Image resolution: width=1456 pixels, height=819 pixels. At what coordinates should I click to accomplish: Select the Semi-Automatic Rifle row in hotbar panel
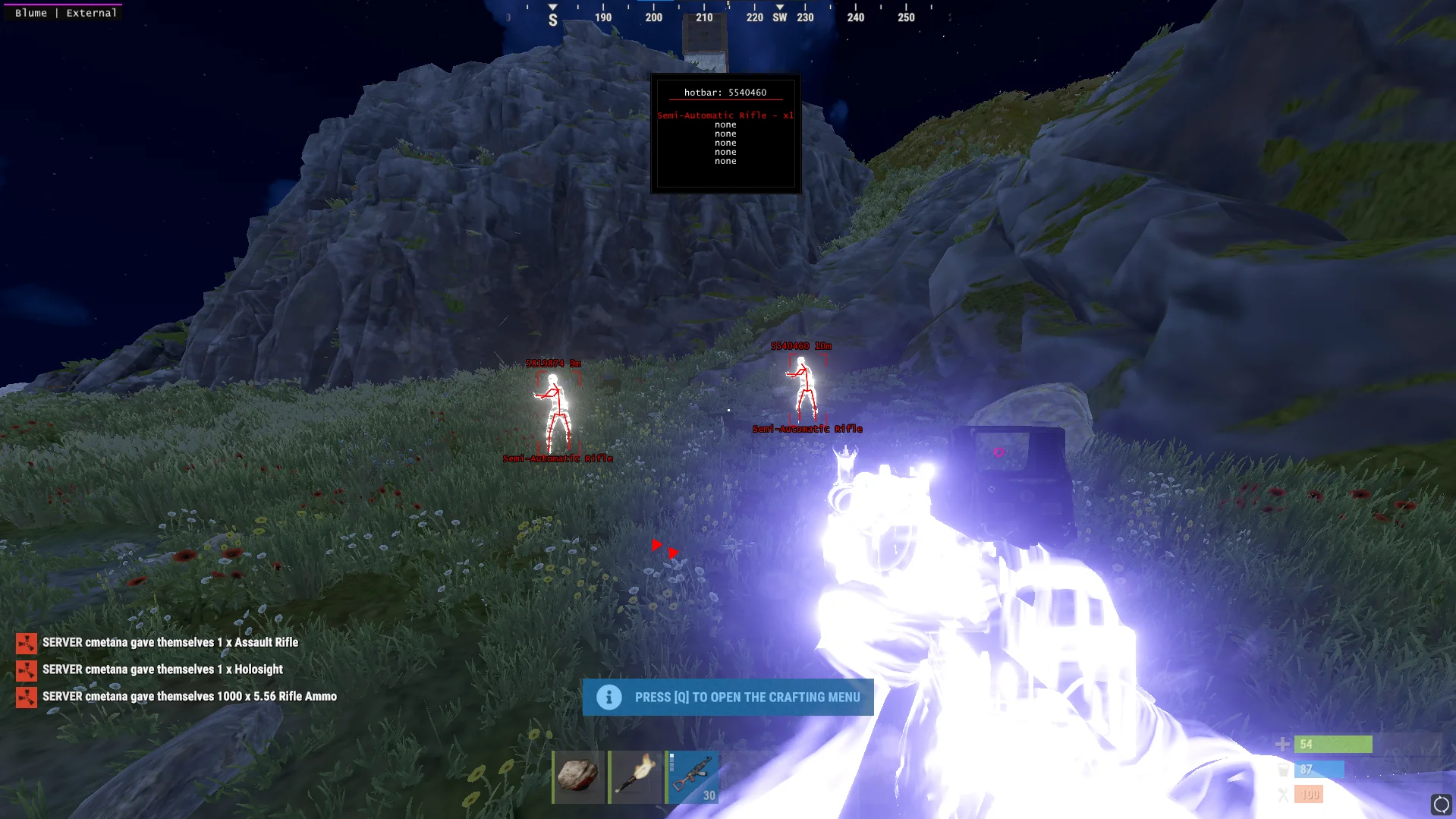[725, 115]
